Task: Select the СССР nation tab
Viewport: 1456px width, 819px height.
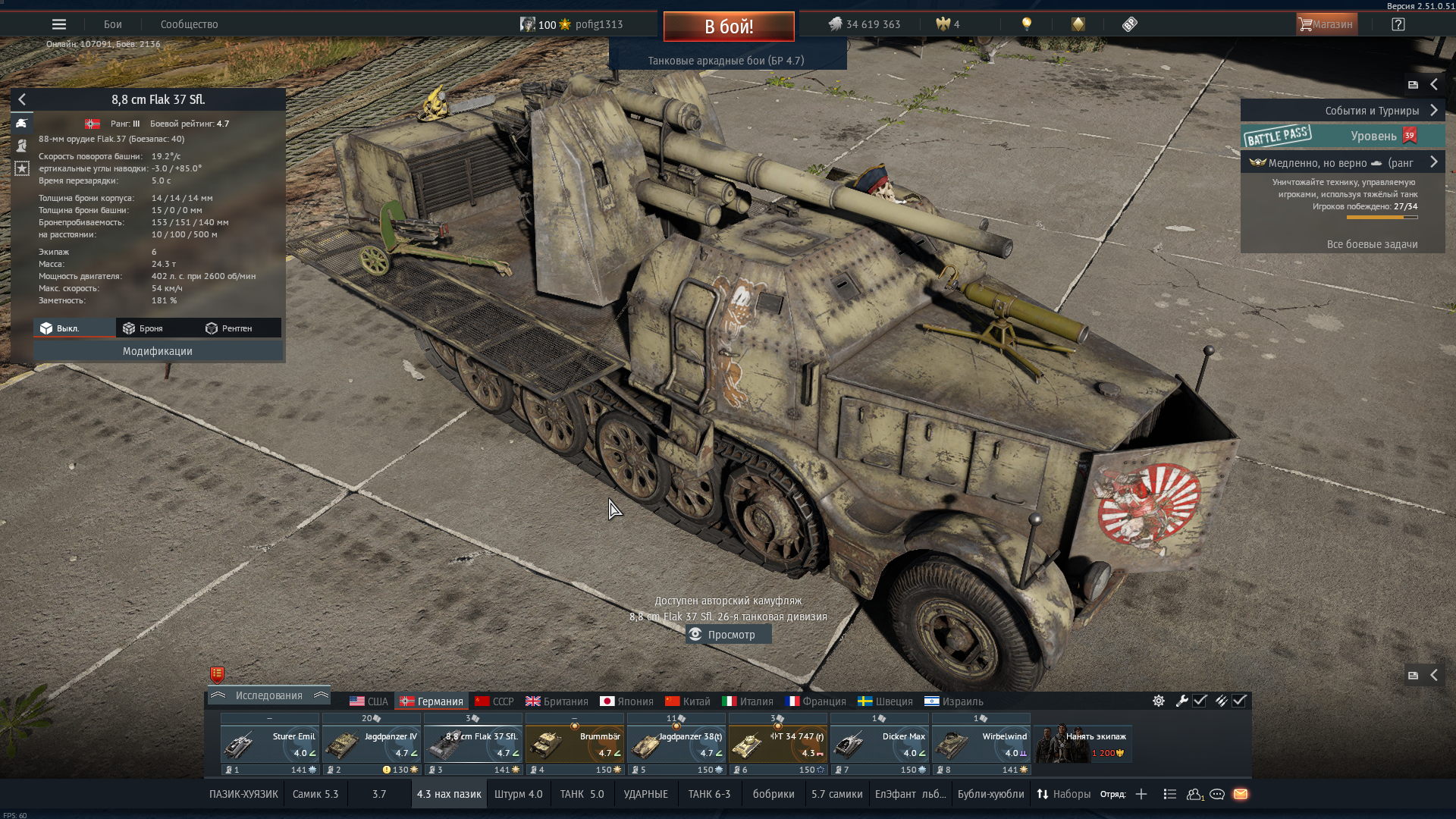Action: pyautogui.click(x=494, y=701)
